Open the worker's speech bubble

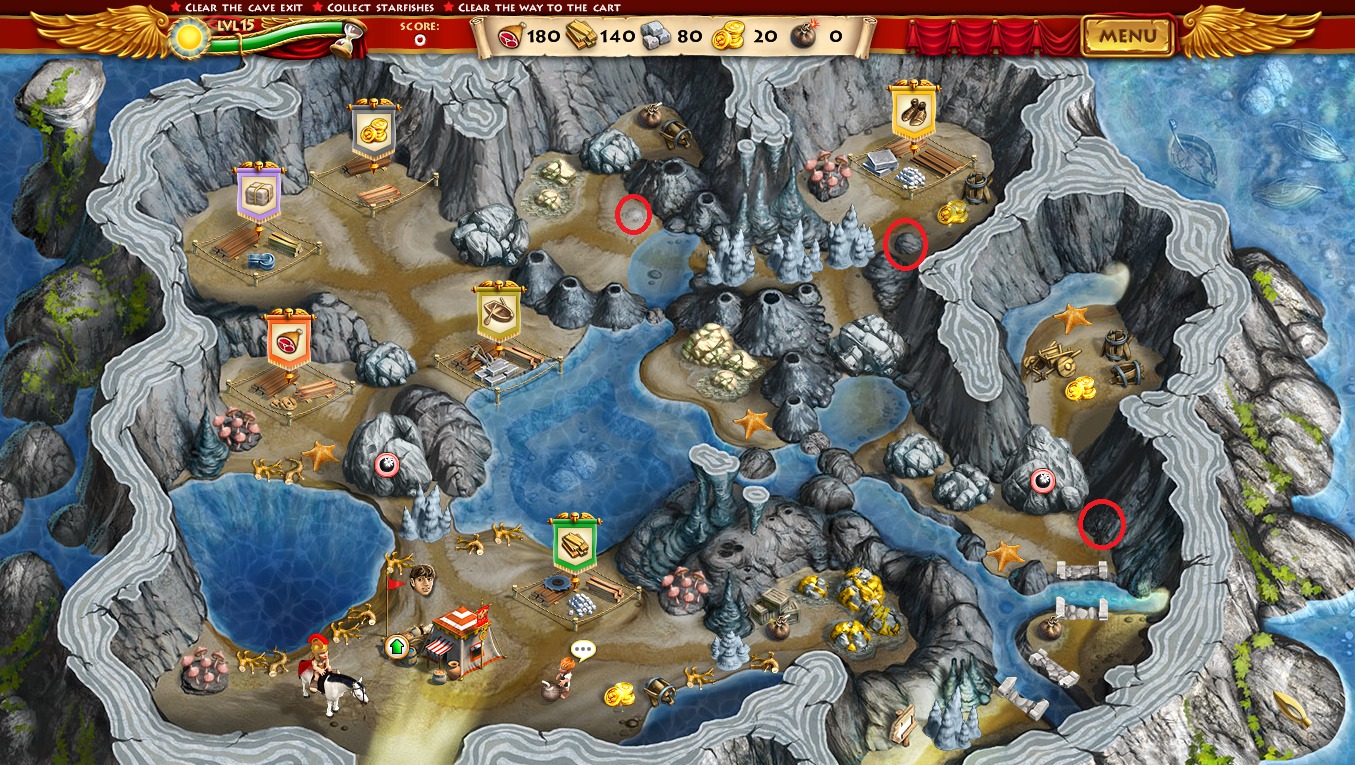click(582, 651)
